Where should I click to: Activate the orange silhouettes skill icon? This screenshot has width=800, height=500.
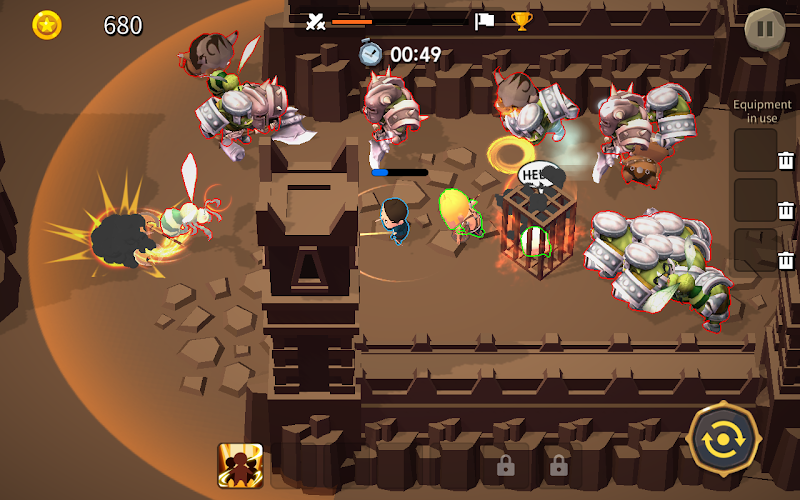click(x=240, y=465)
